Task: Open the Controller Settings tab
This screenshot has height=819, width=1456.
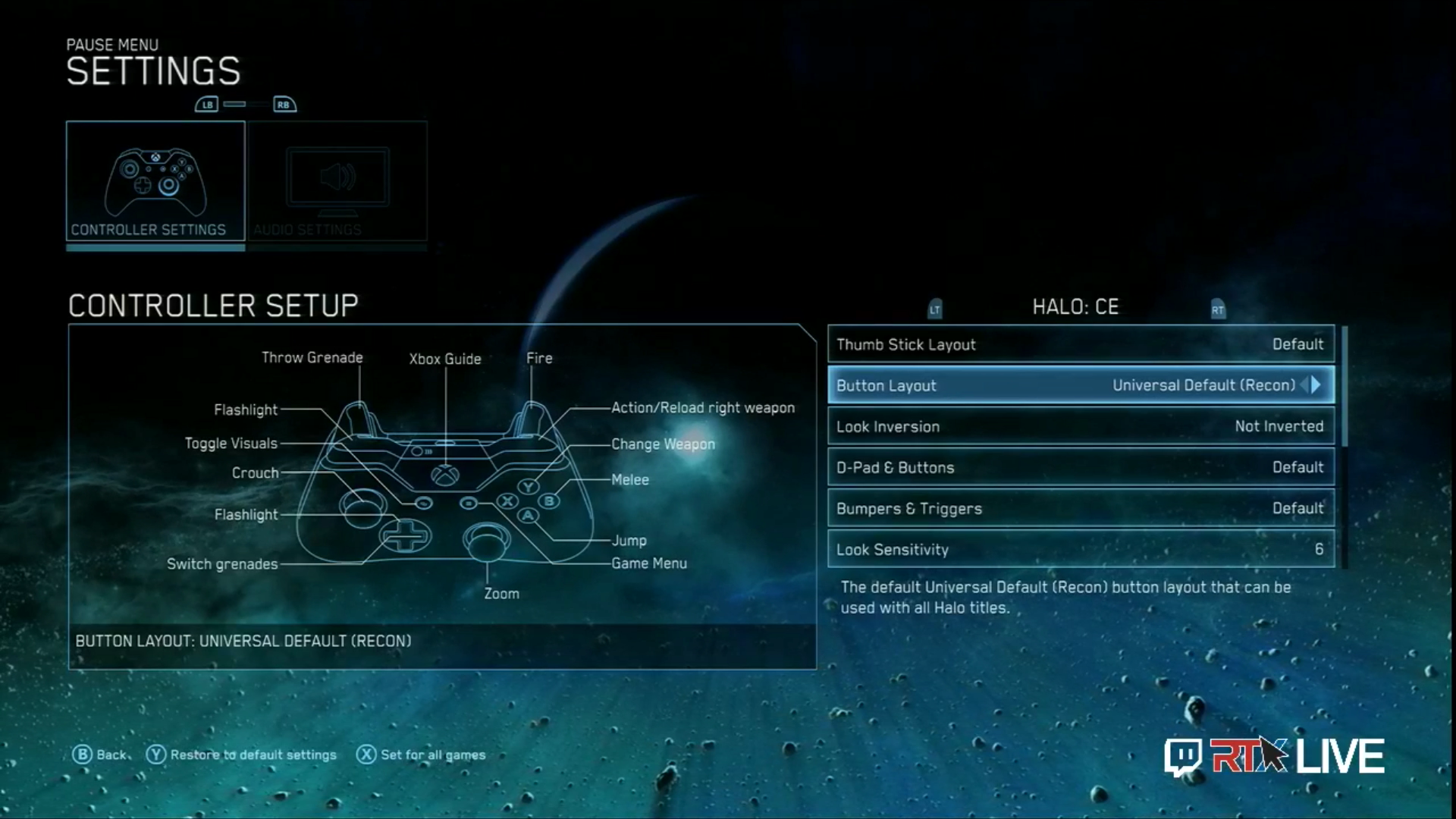Action: click(155, 182)
